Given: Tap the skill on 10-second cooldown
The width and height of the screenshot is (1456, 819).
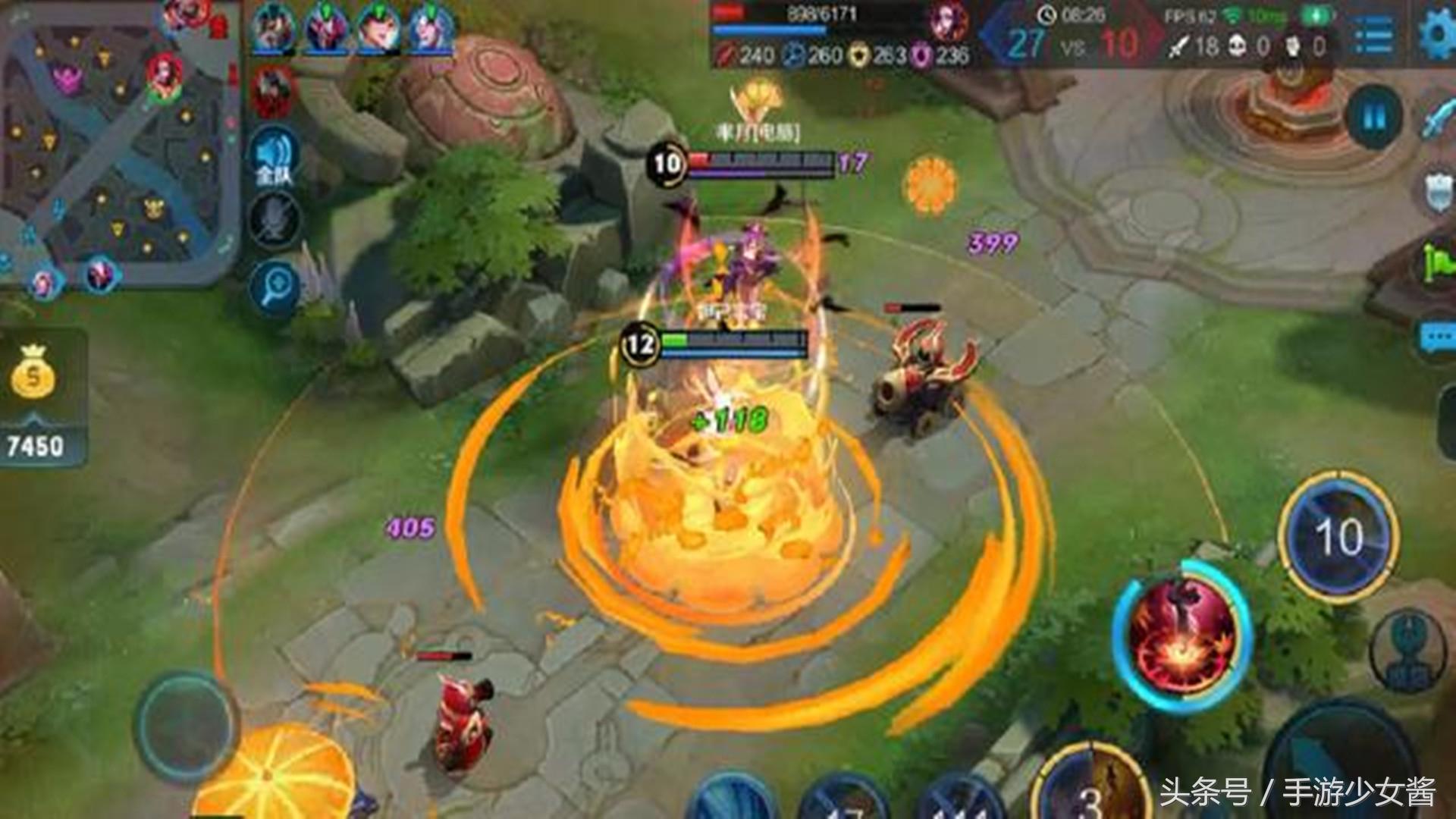Looking at the screenshot, I should tap(1338, 537).
